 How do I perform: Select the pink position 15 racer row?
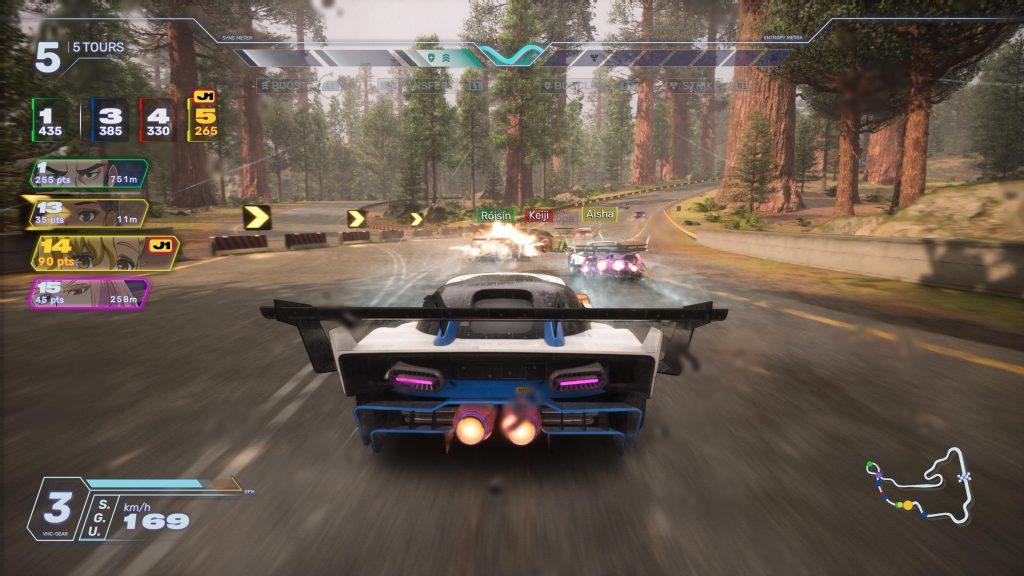(88, 293)
